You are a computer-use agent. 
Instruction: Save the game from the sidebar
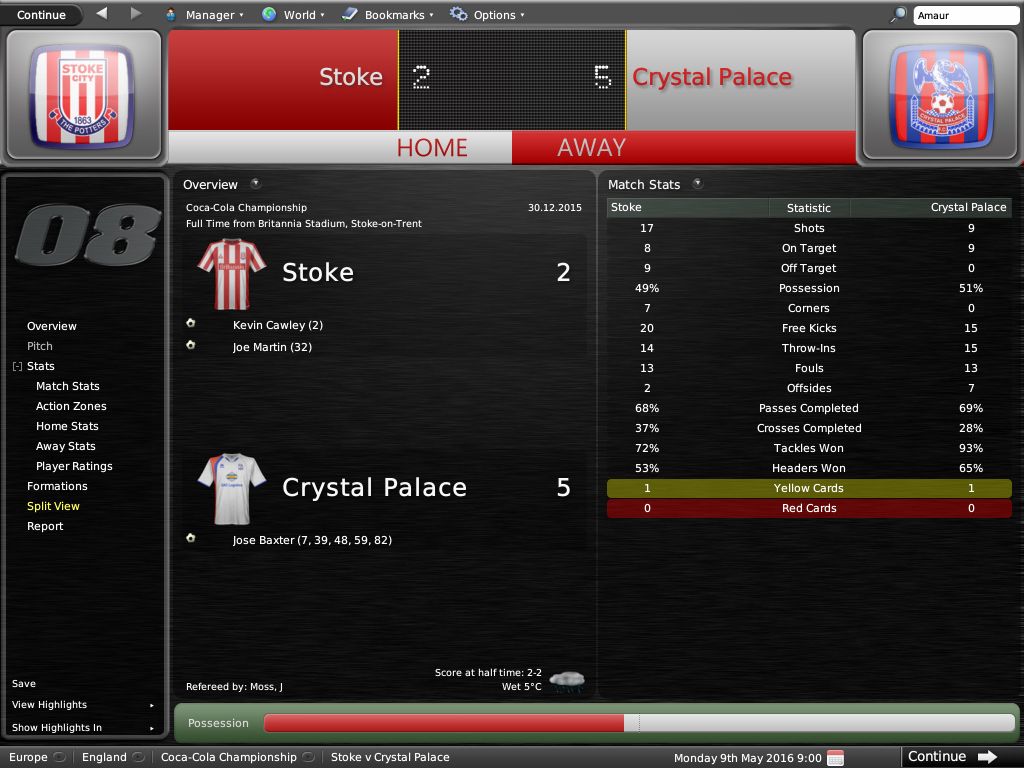[x=24, y=684]
